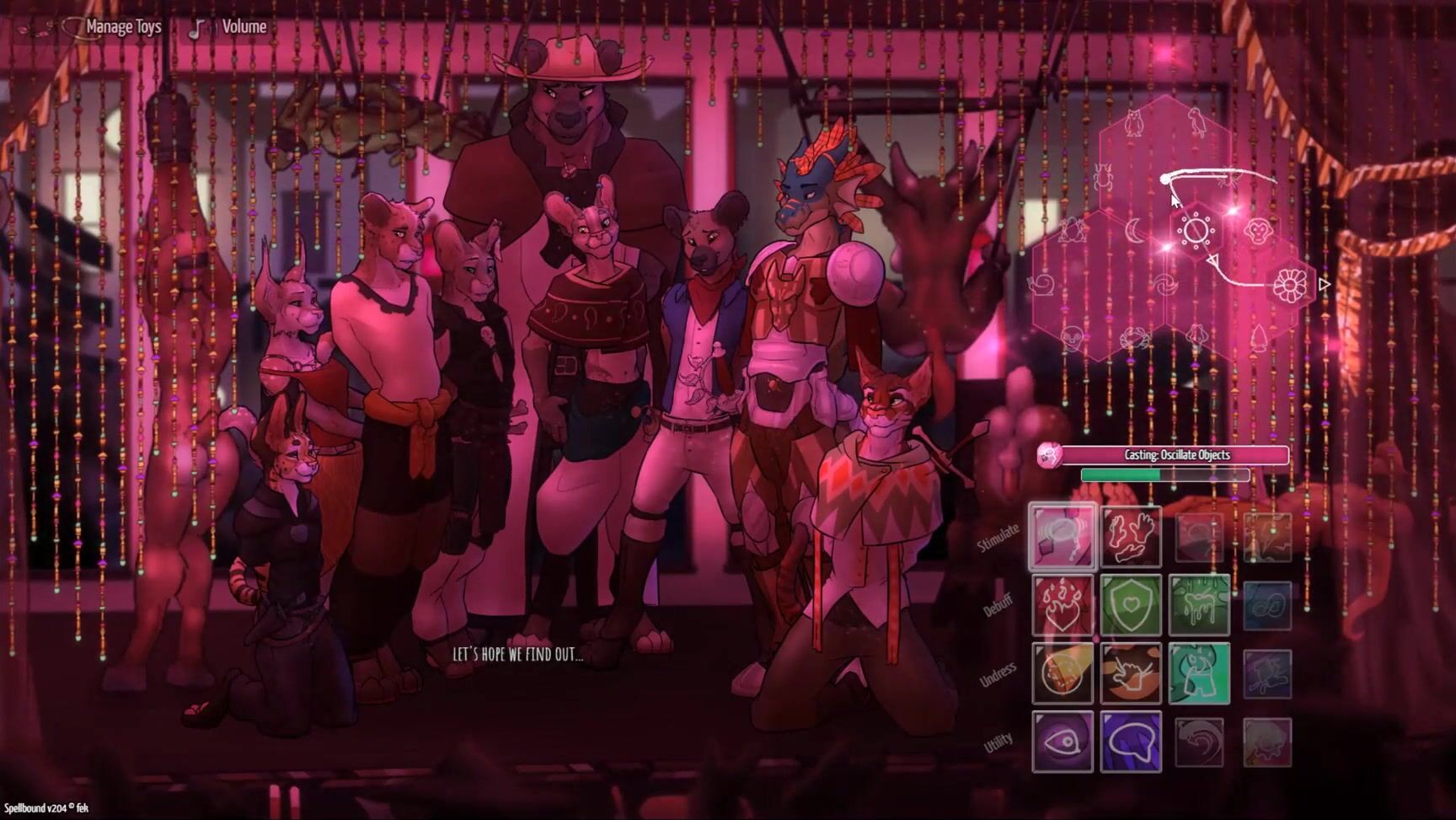The image size is (1456, 820).
Task: Pick the crescent moon rune
Action: (1135, 229)
